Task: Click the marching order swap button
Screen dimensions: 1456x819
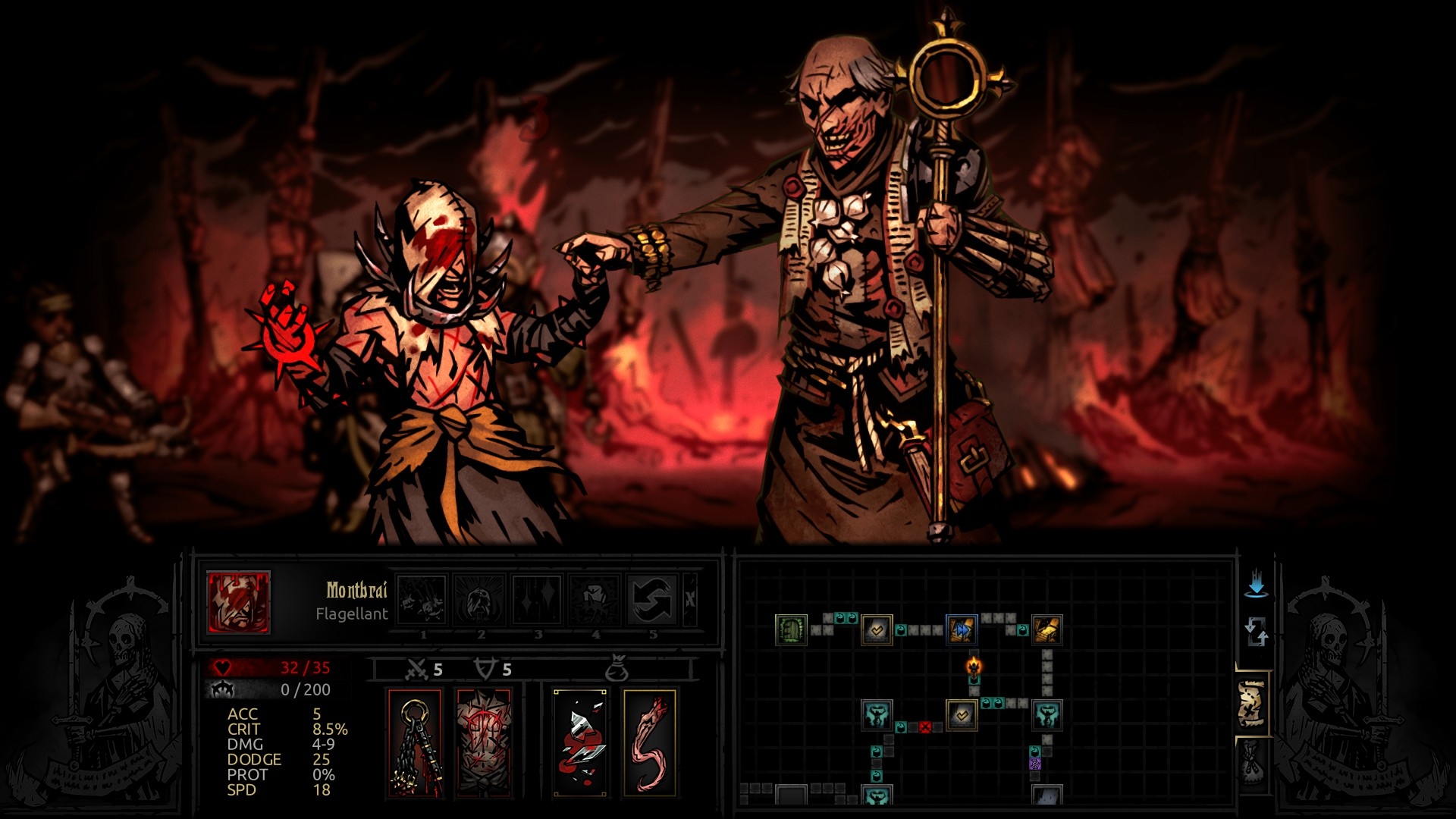Action: coord(1257,631)
